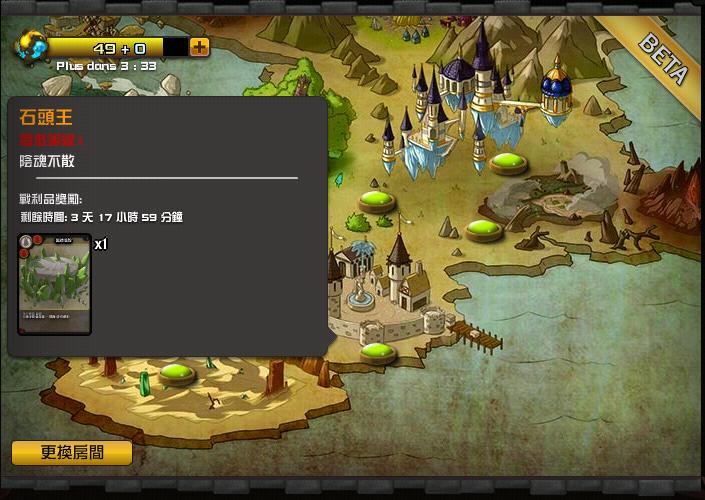
Task: Choose the green level node just below the walled town
Action: click(x=378, y=351)
